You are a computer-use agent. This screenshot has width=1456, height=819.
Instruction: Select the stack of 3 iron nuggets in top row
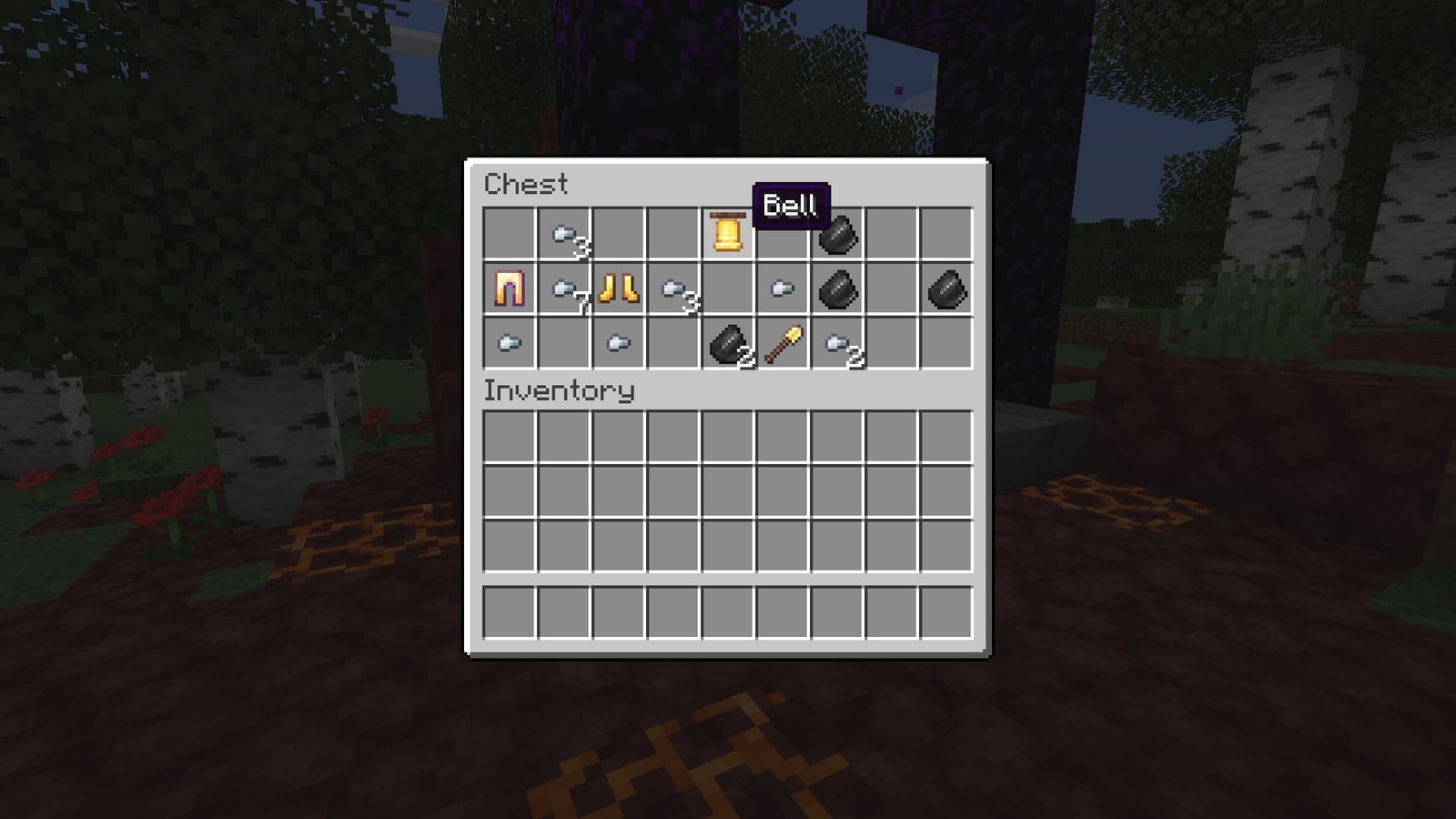click(564, 237)
